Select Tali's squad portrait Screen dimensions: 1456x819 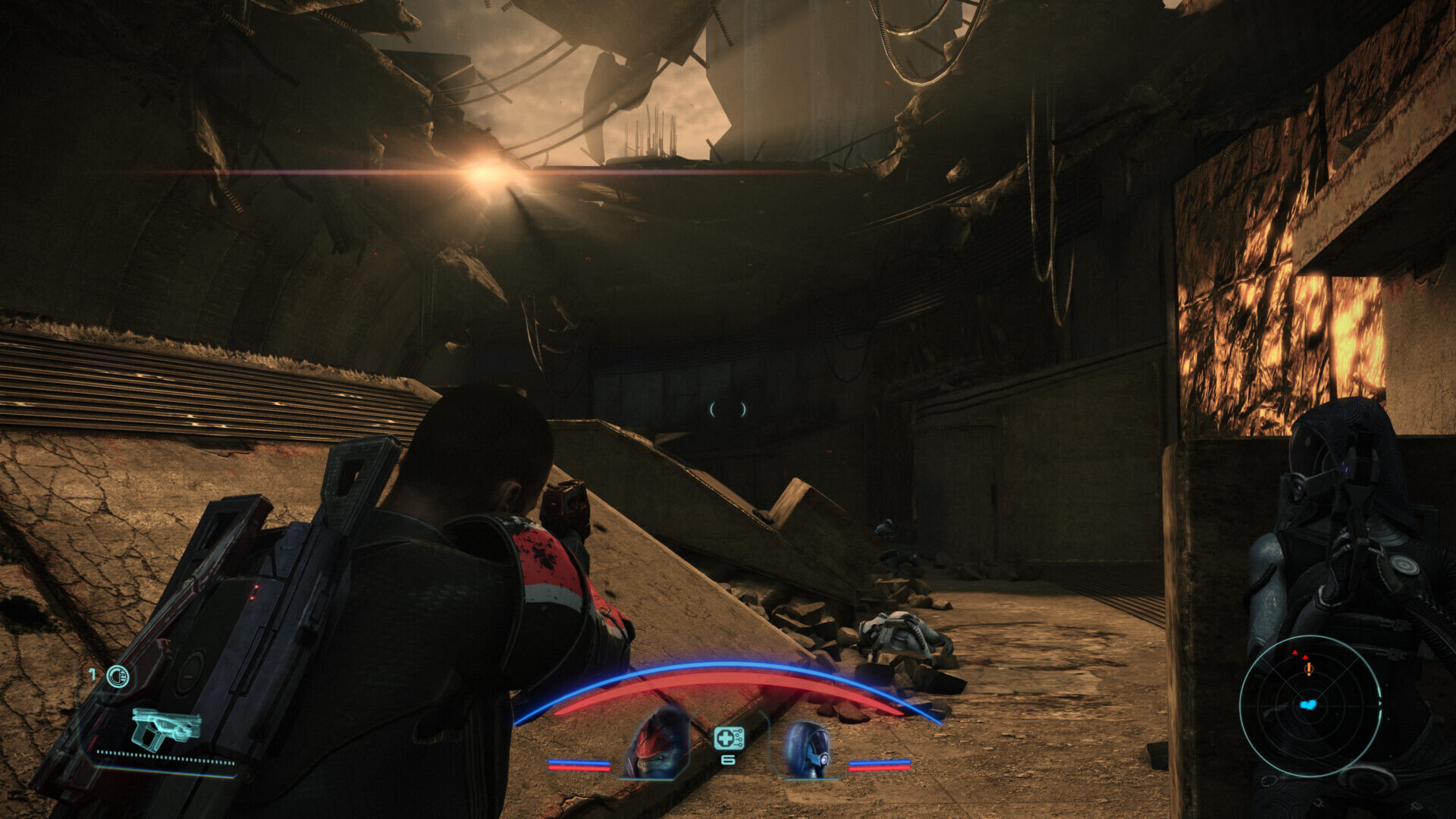(805, 750)
